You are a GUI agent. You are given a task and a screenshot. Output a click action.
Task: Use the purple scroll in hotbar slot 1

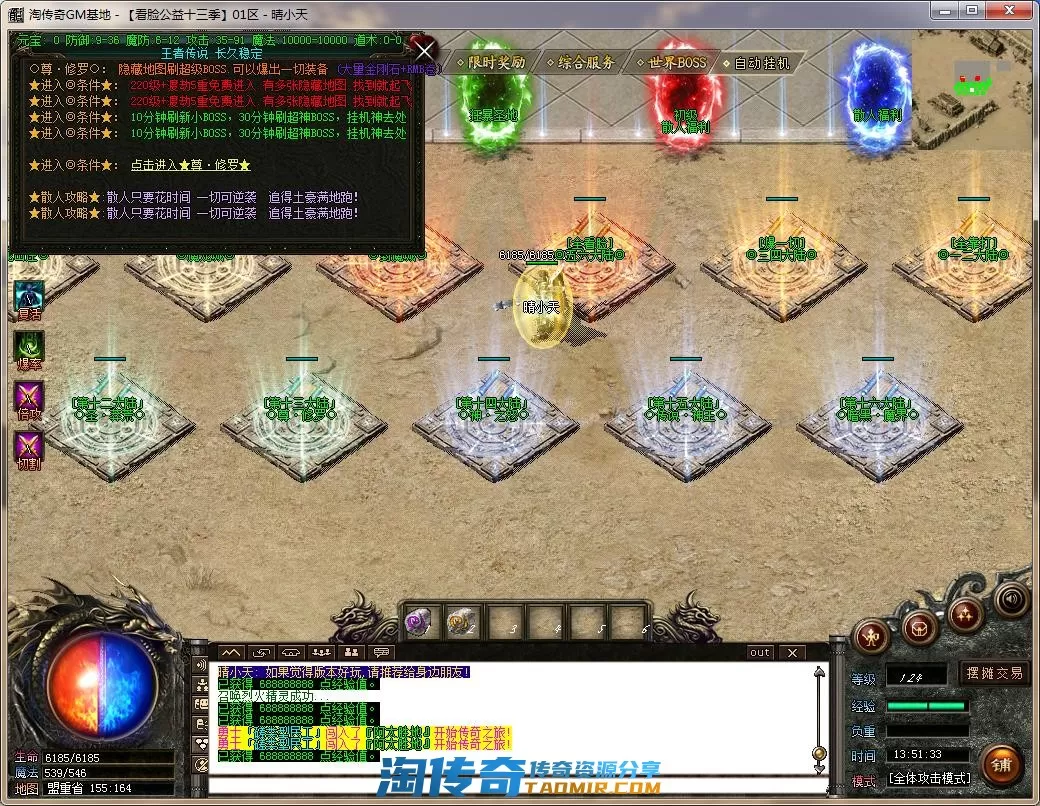tap(418, 623)
